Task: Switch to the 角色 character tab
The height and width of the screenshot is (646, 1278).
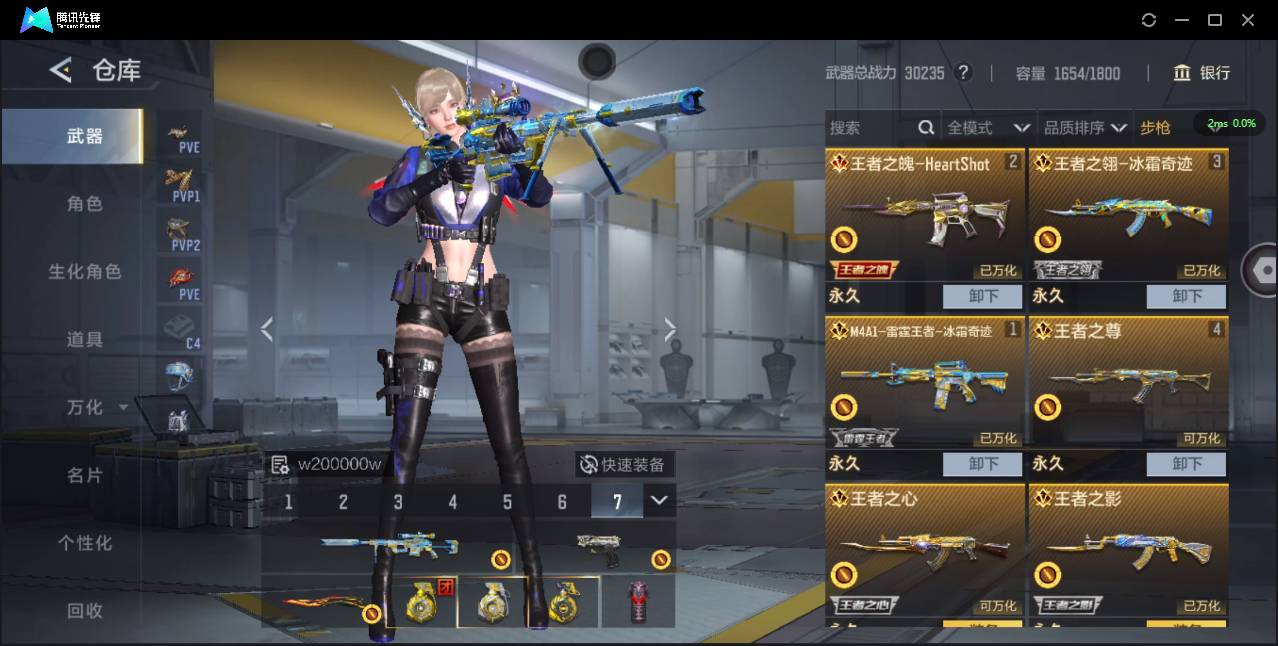Action: pyautogui.click(x=85, y=204)
